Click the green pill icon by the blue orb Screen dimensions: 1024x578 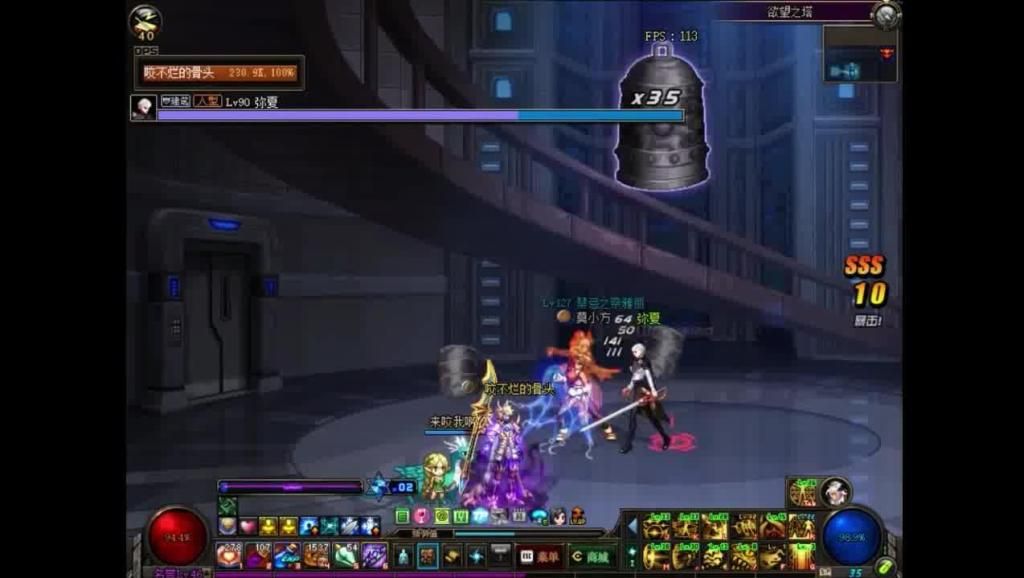coord(885,566)
